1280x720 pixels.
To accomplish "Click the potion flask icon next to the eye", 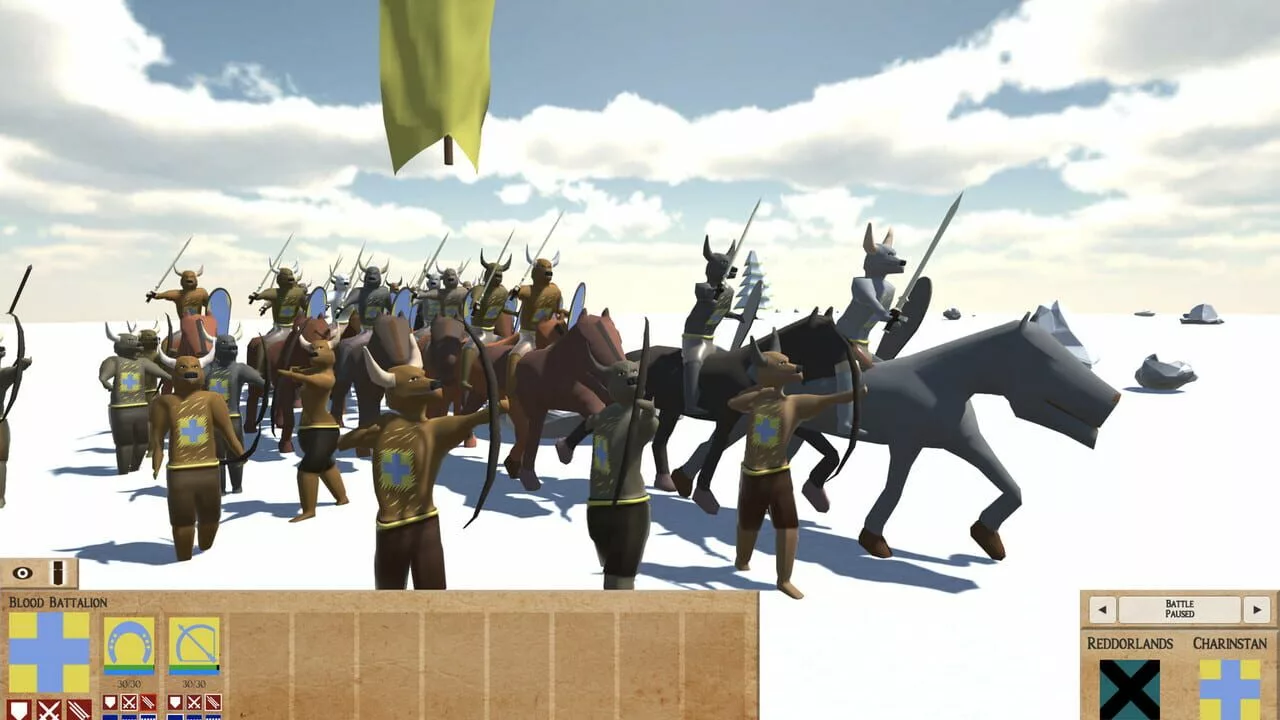I will [56, 573].
